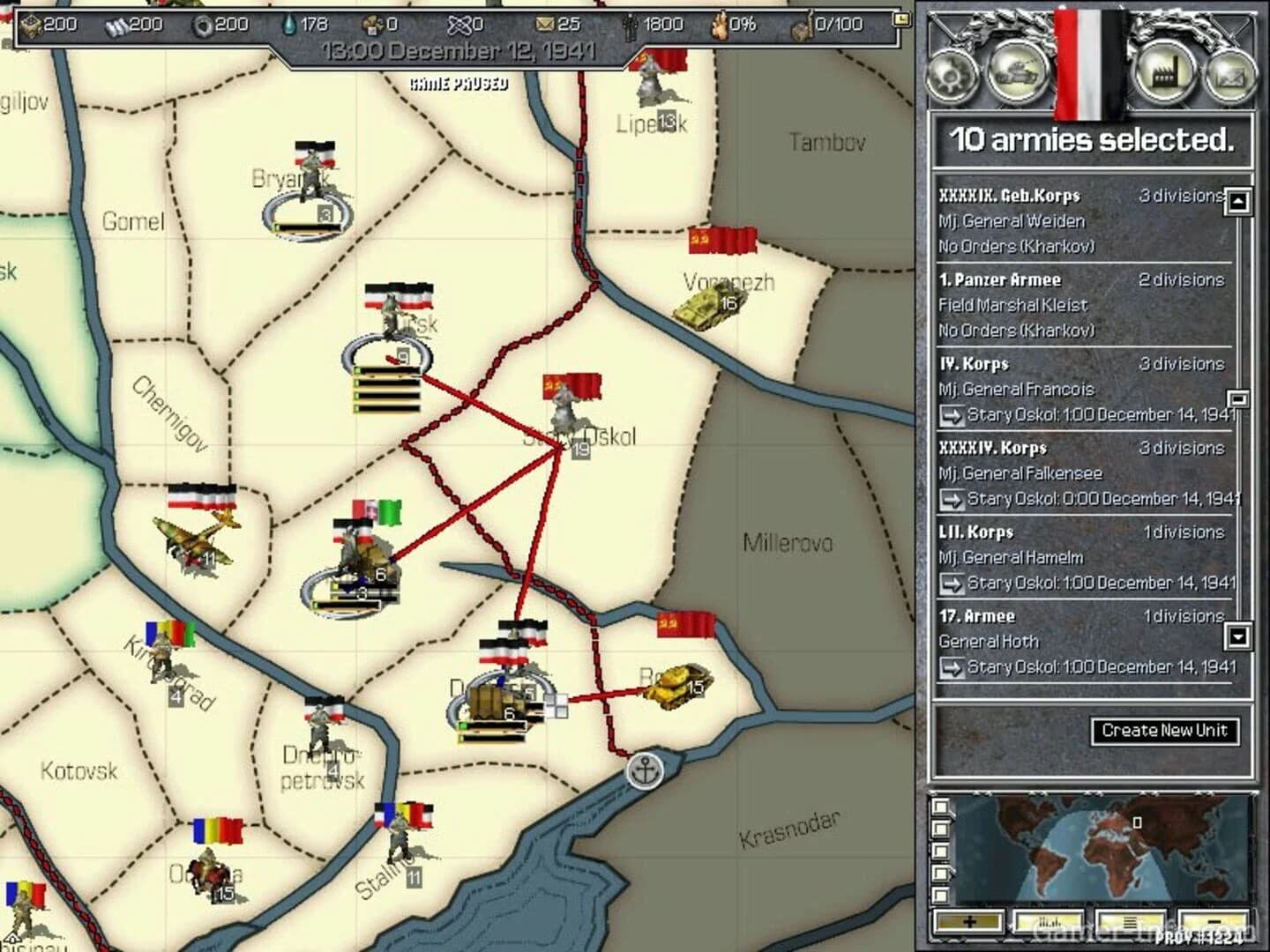Click the Create New Unit button
1270x952 pixels.
(x=1164, y=731)
